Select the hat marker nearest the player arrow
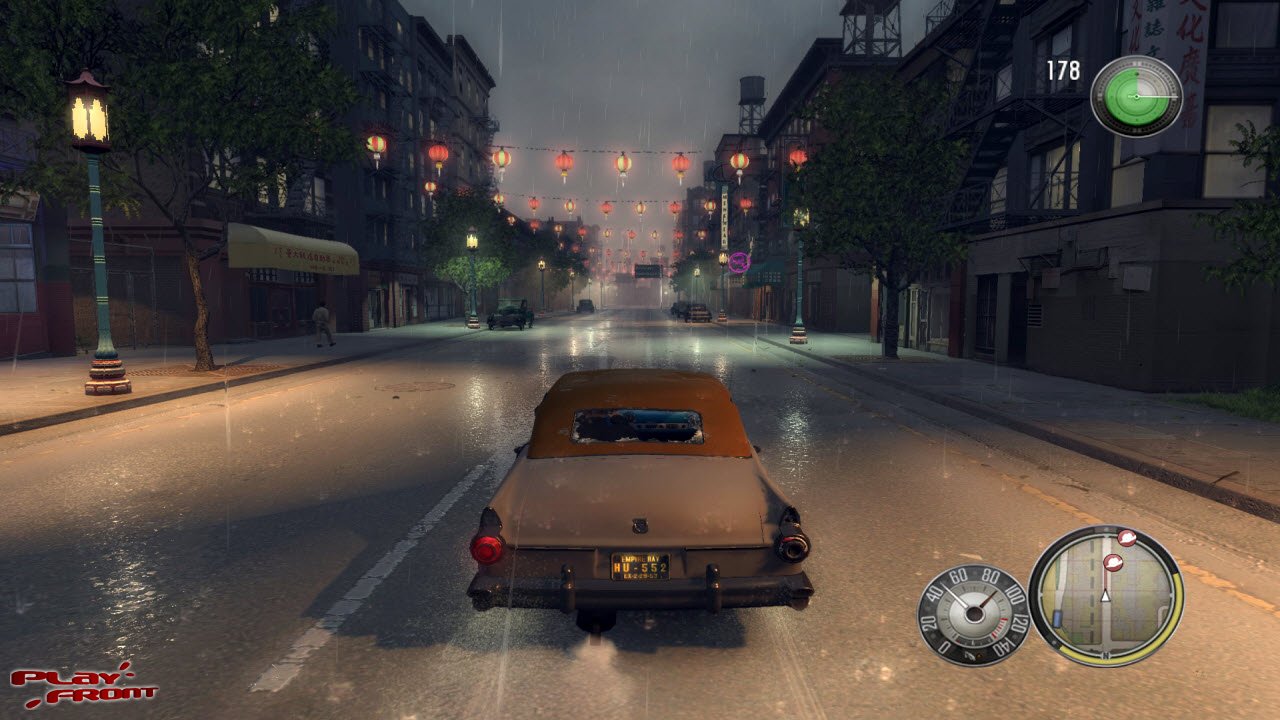Image resolution: width=1280 pixels, height=720 pixels. [x=1113, y=562]
